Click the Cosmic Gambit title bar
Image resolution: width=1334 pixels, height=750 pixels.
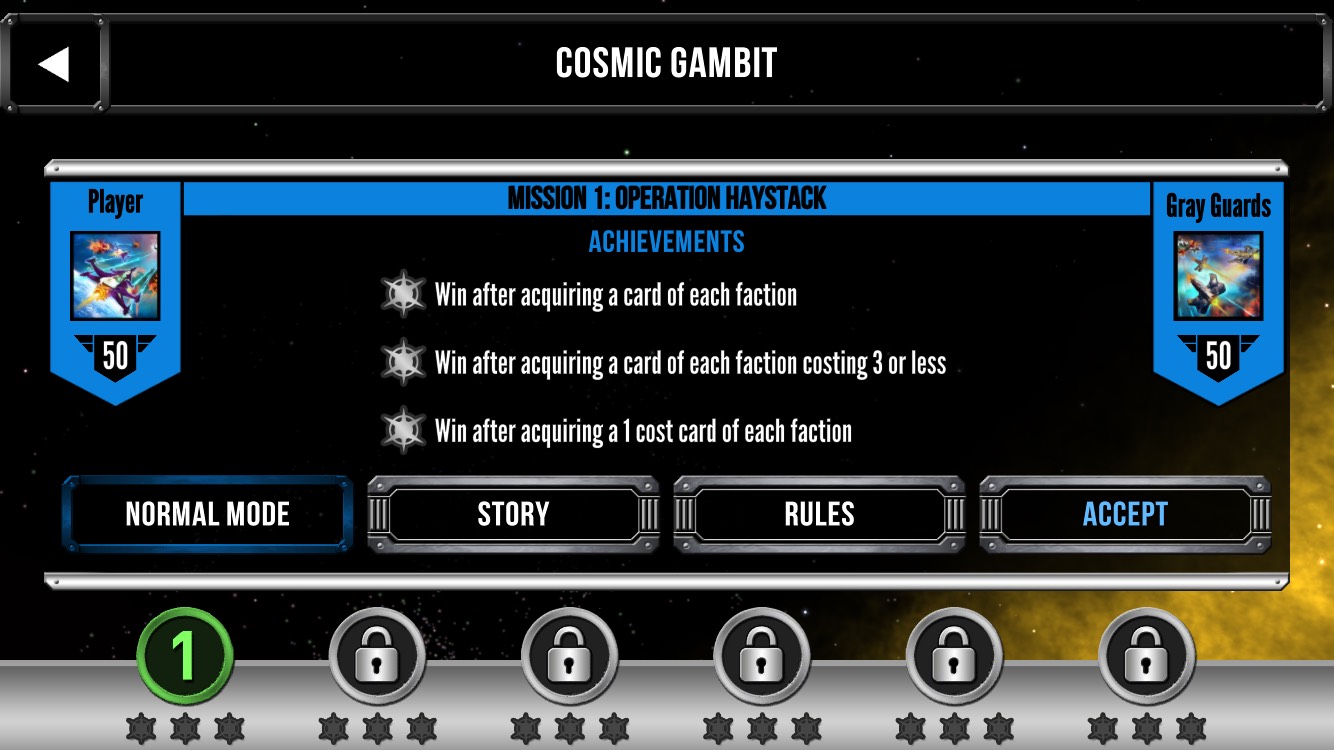click(x=667, y=62)
